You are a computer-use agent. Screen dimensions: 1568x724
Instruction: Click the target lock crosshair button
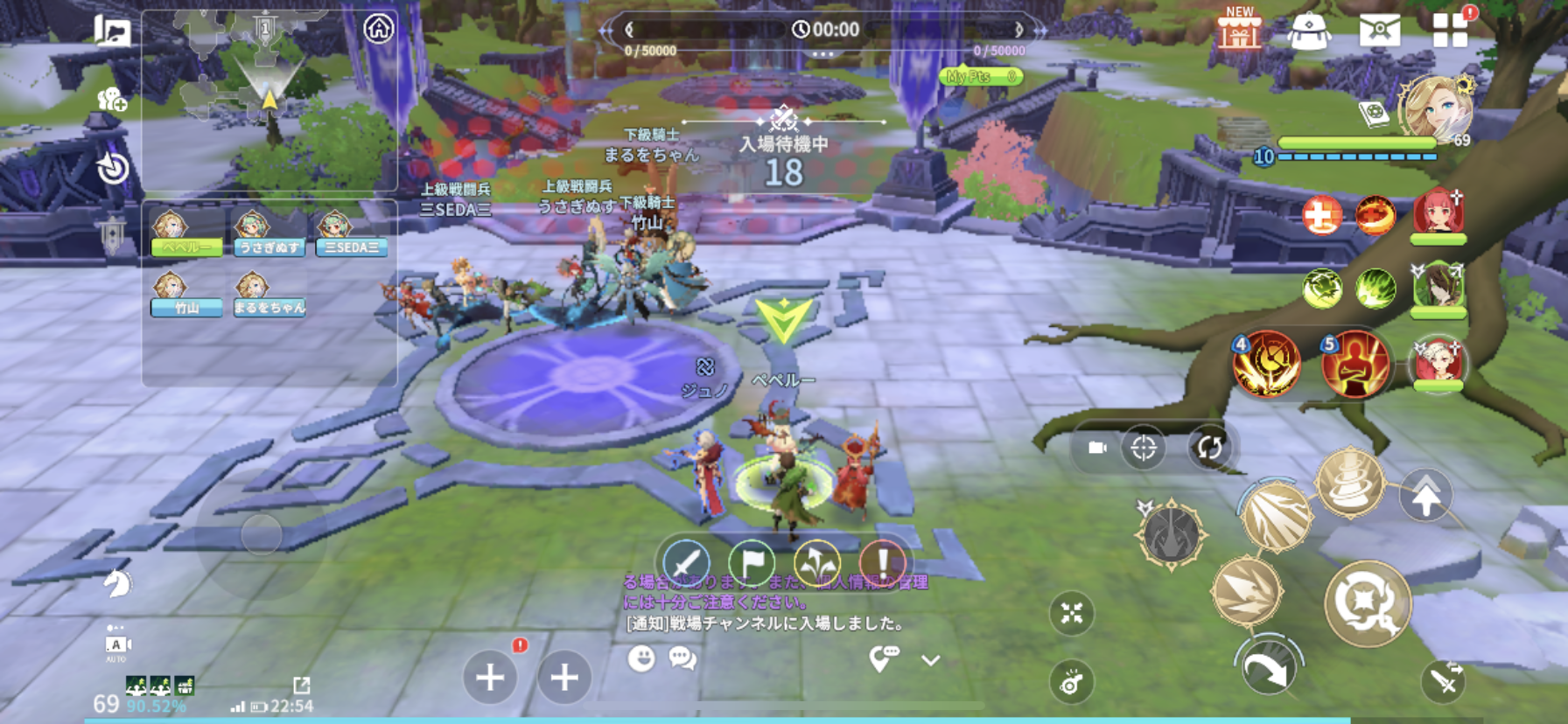(x=1144, y=448)
